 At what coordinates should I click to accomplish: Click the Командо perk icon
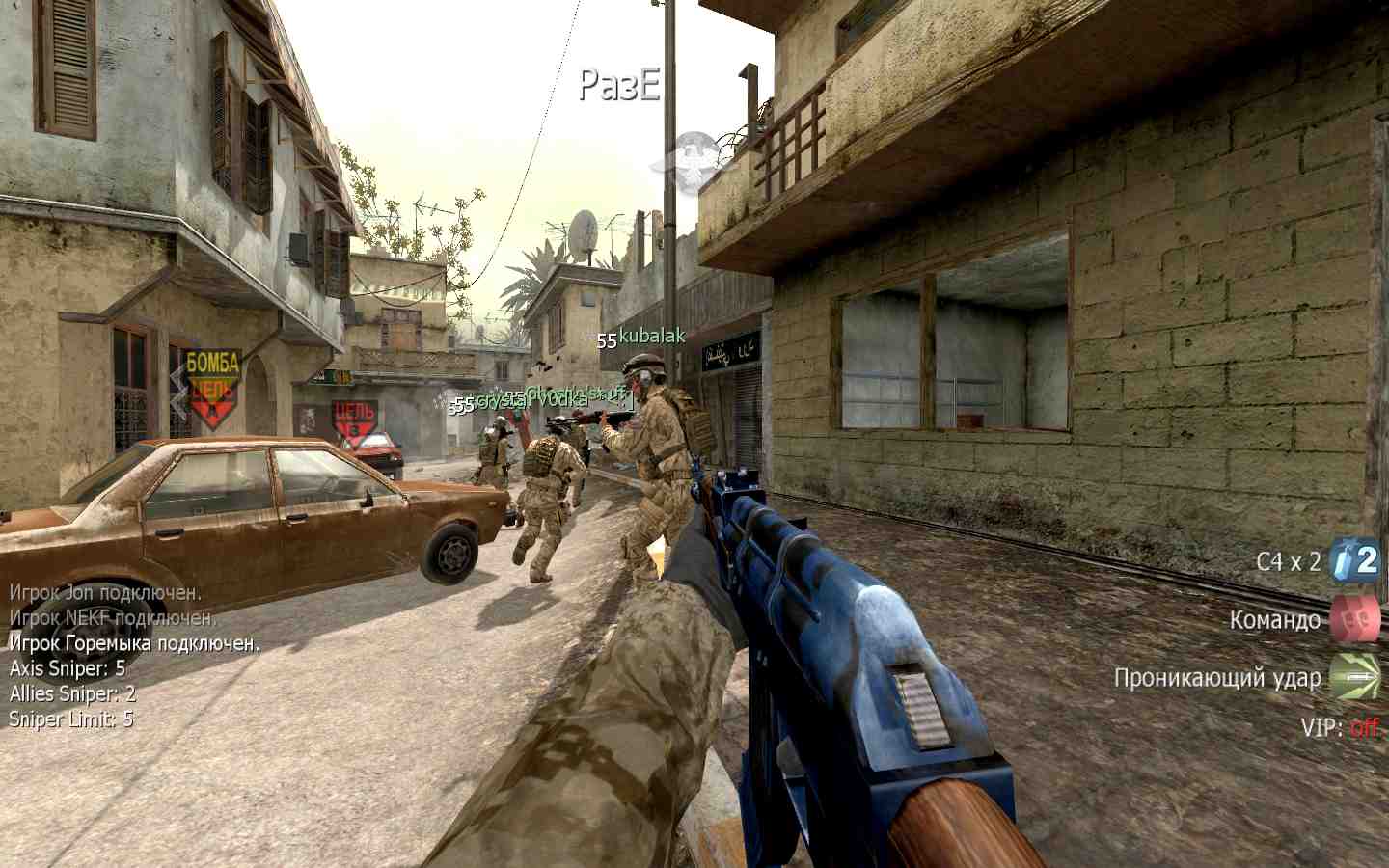(1354, 619)
